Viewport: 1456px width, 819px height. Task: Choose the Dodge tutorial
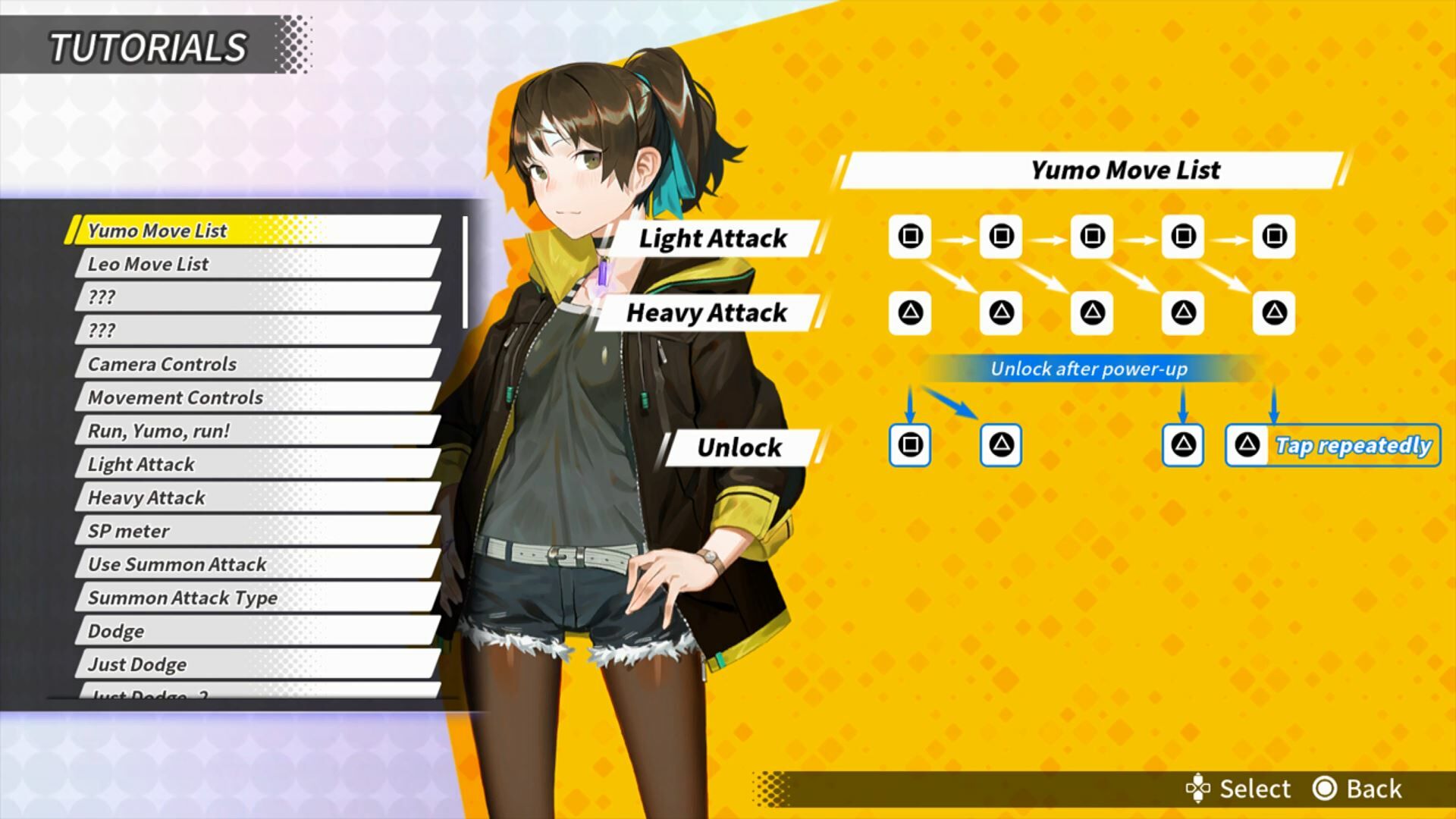pyautogui.click(x=256, y=631)
